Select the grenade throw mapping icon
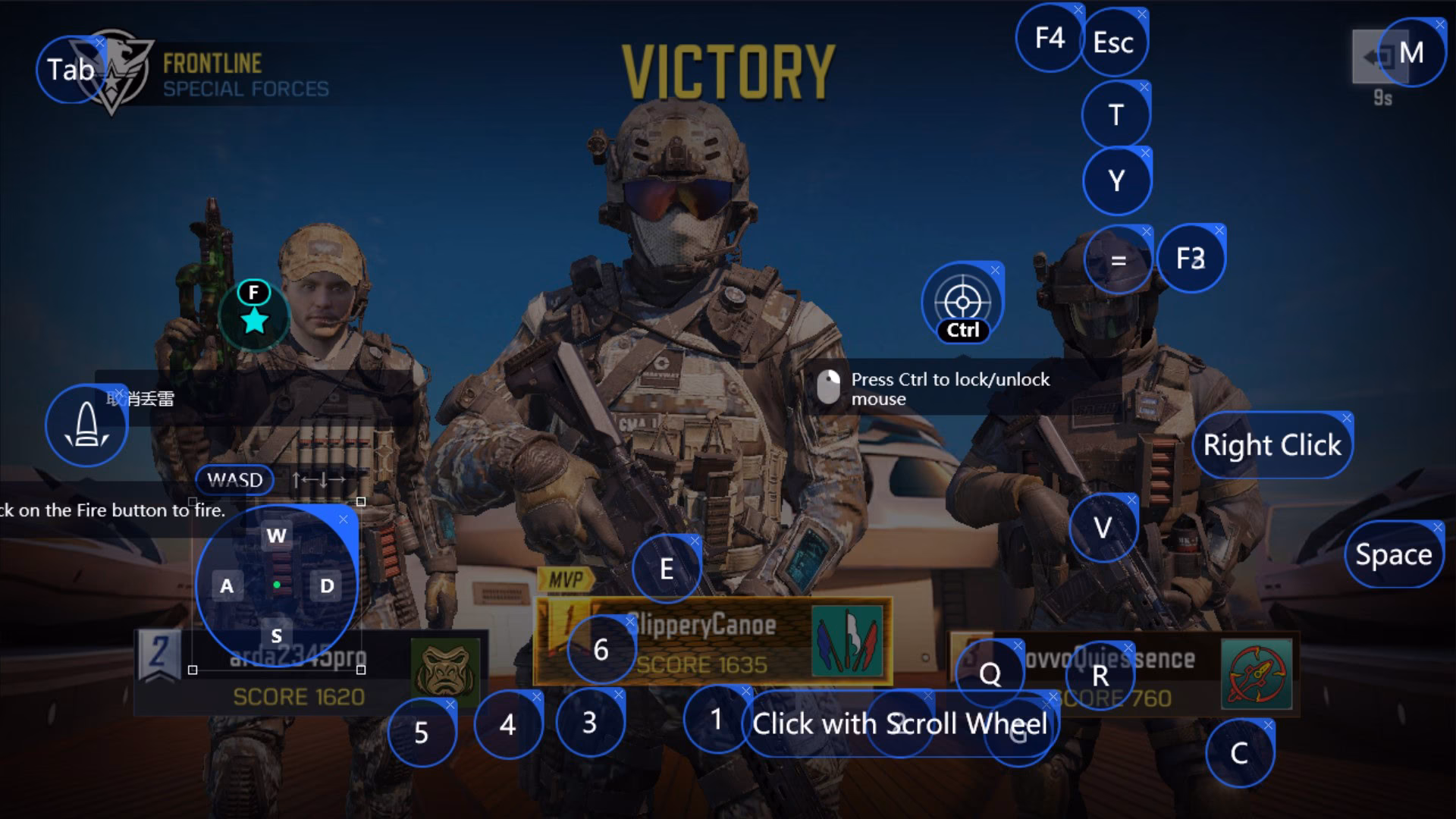Viewport: 1456px width, 819px height. click(x=86, y=425)
